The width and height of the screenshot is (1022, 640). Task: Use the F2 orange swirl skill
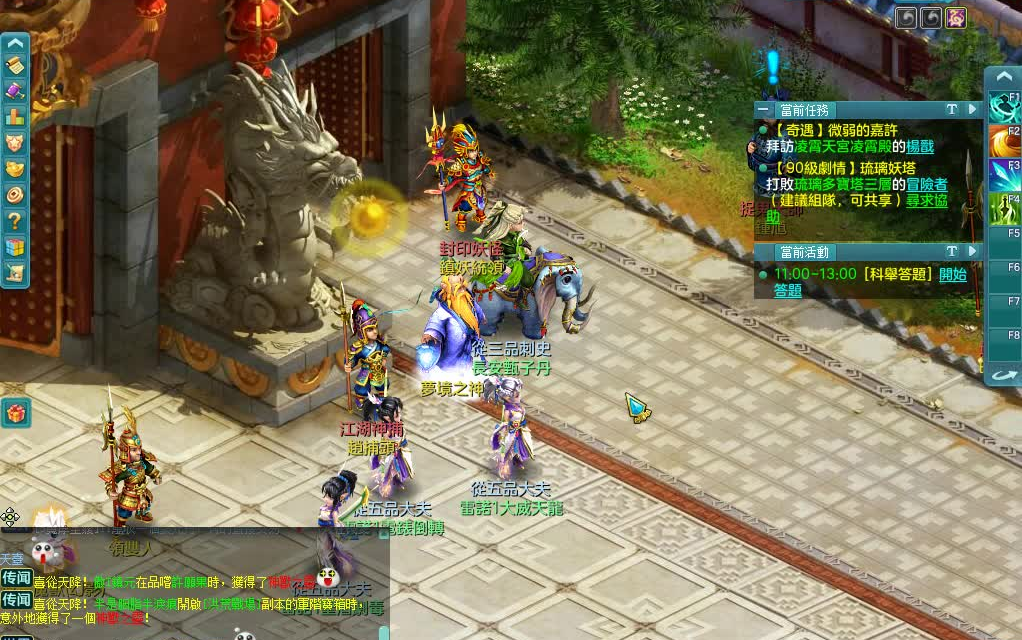pos(1004,141)
